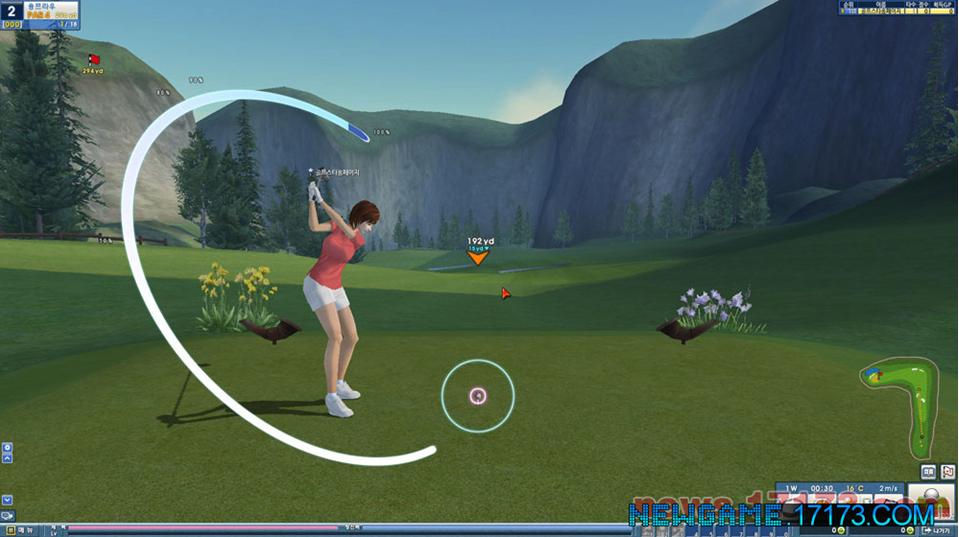This screenshot has height=537, width=959.
Task: Click the scoreboard panel header
Action: [x=897, y=5]
